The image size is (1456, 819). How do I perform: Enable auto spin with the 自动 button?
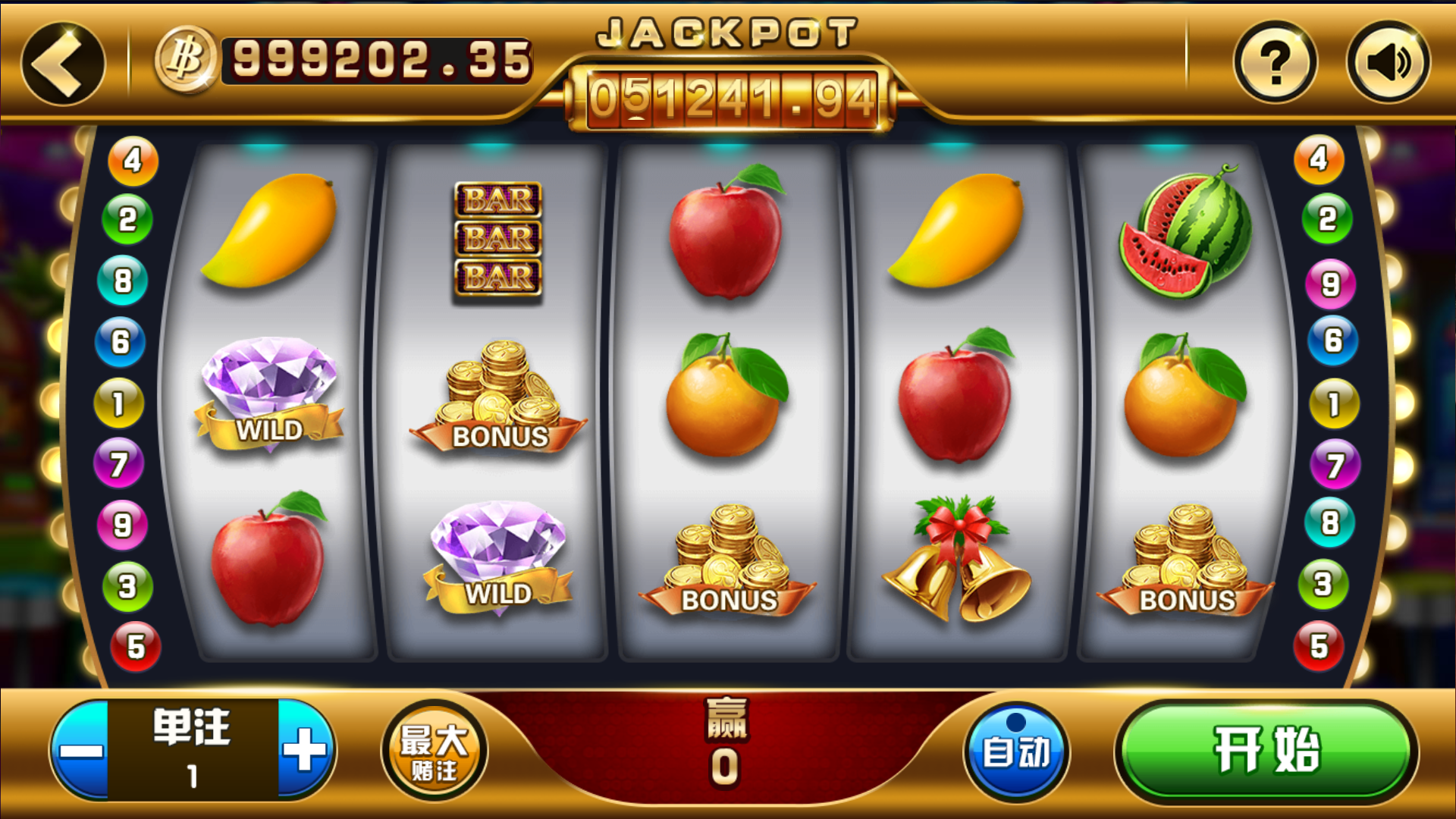click(x=1016, y=751)
